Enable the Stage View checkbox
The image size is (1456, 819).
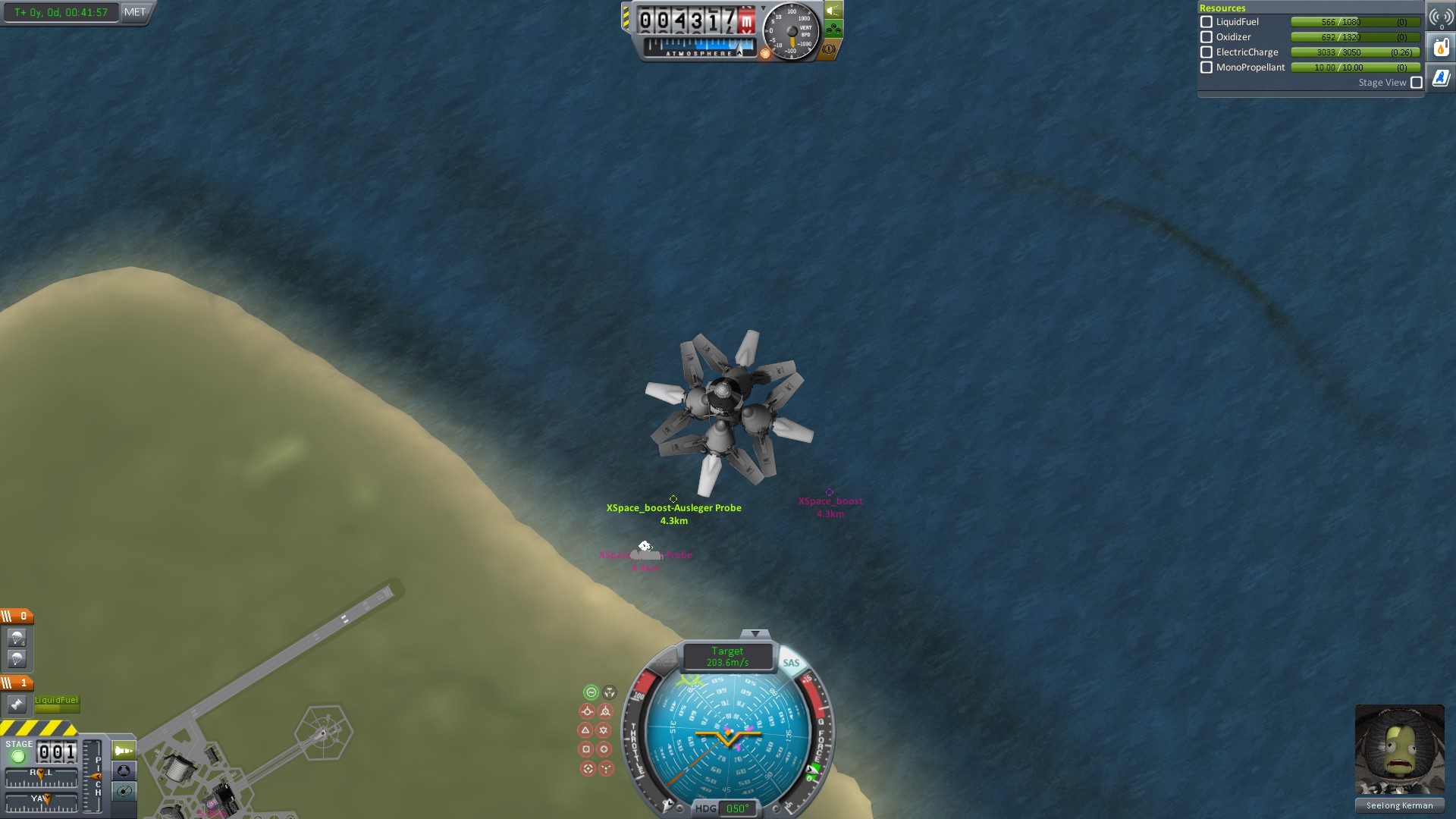tap(1417, 83)
